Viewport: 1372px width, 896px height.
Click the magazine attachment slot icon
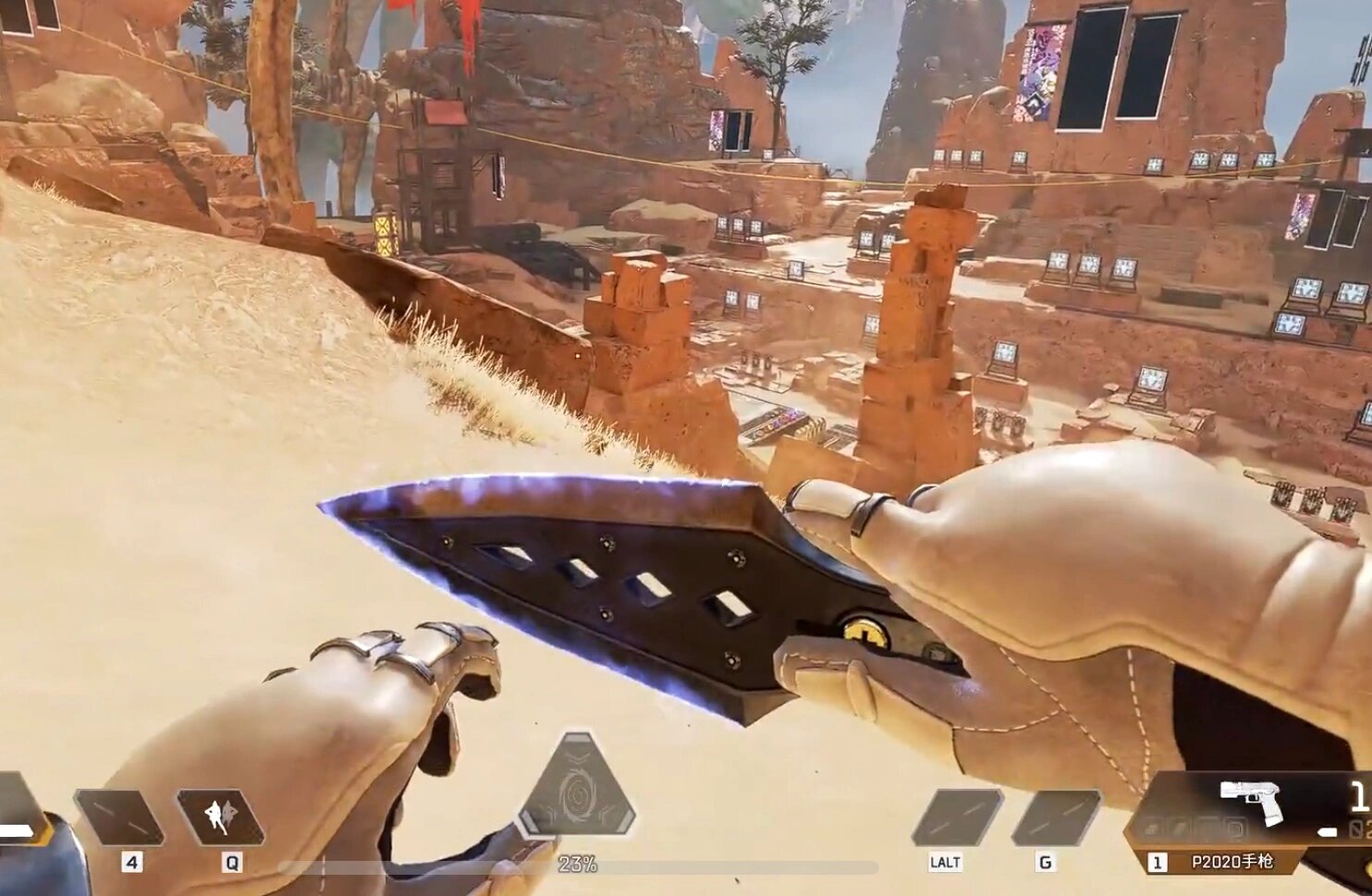click(1178, 828)
